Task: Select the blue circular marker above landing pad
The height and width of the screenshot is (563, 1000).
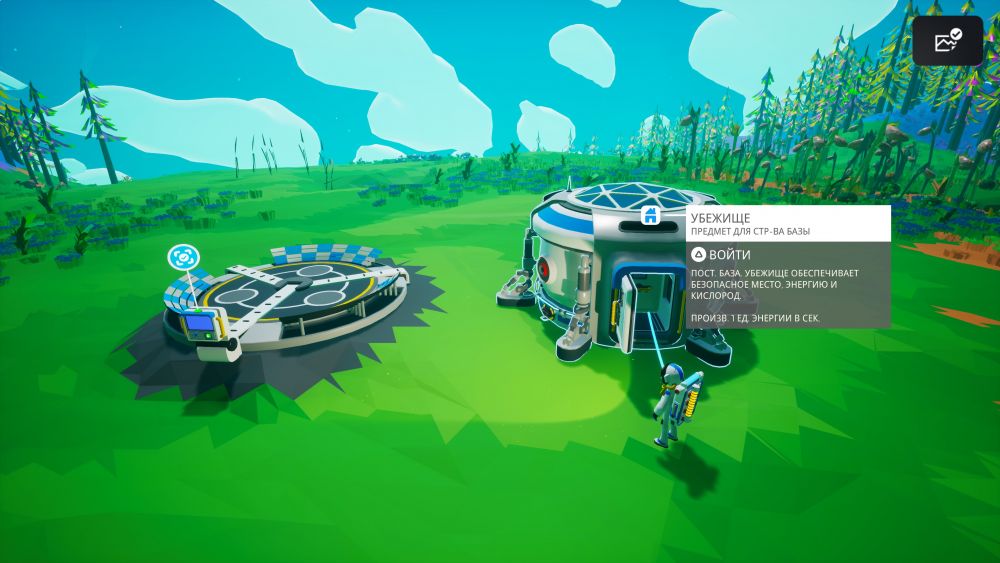Action: (x=183, y=257)
